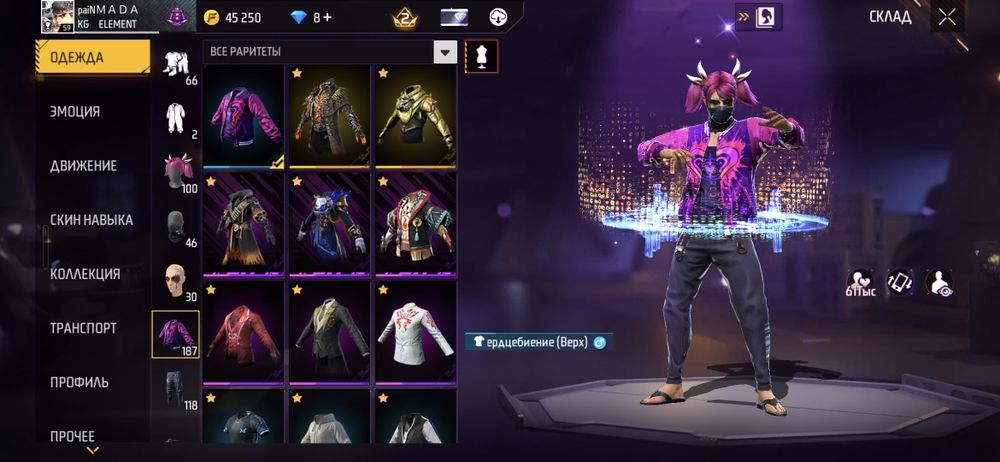Choose the white jacket with red emblem
The image size is (1000, 462).
point(416,332)
